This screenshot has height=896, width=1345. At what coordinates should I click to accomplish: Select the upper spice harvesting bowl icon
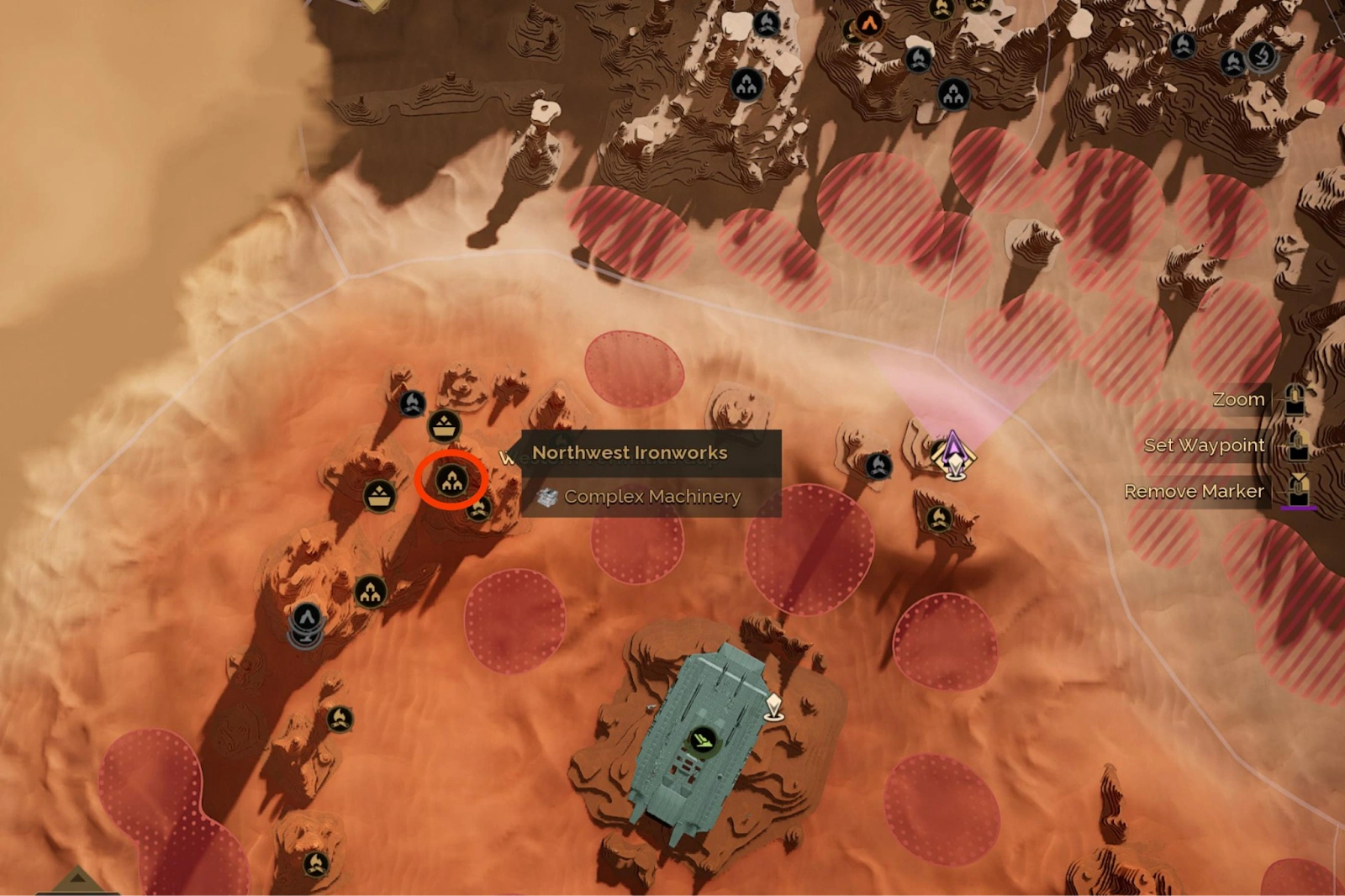tap(444, 426)
